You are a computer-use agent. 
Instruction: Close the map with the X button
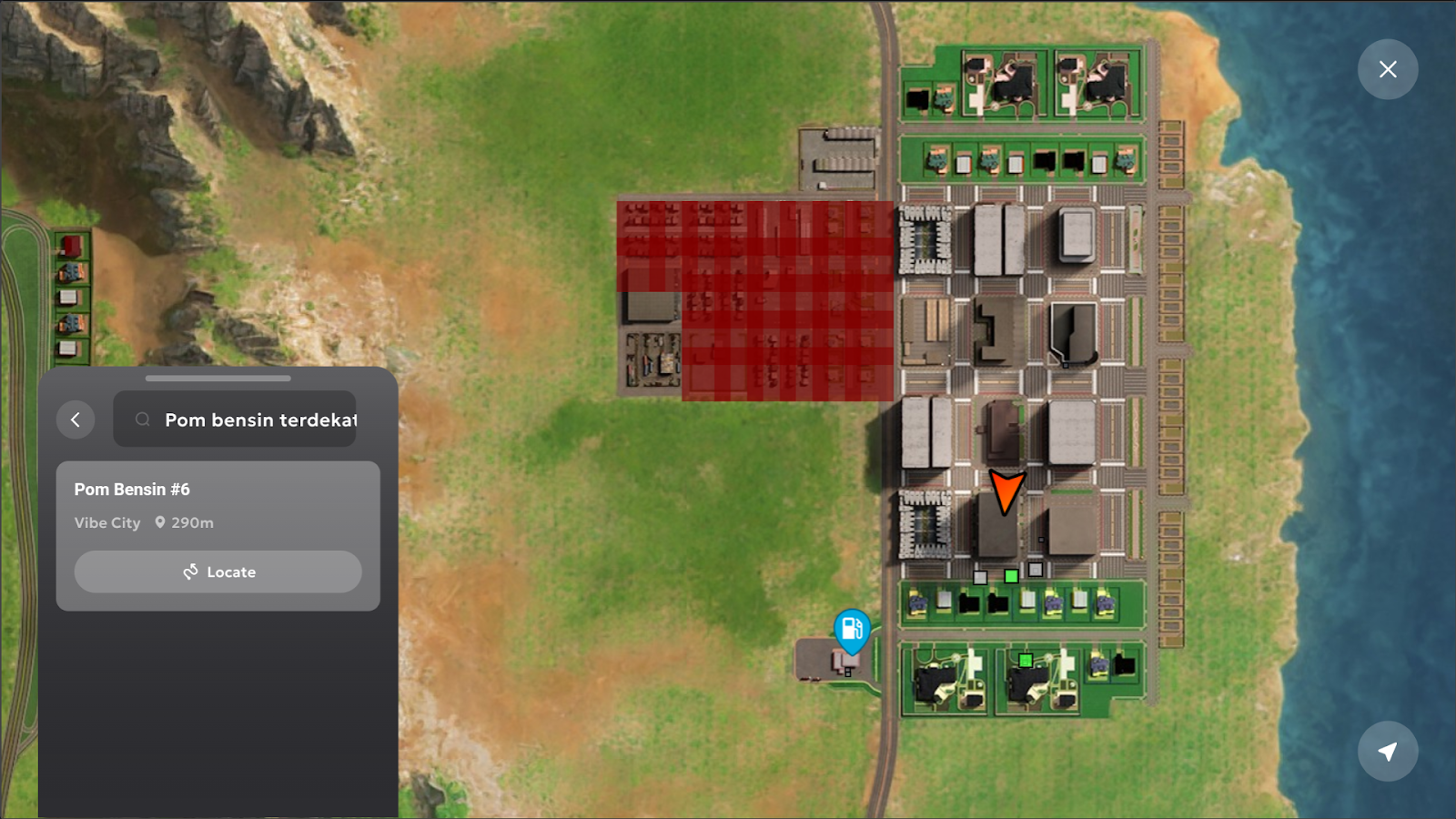[1387, 69]
